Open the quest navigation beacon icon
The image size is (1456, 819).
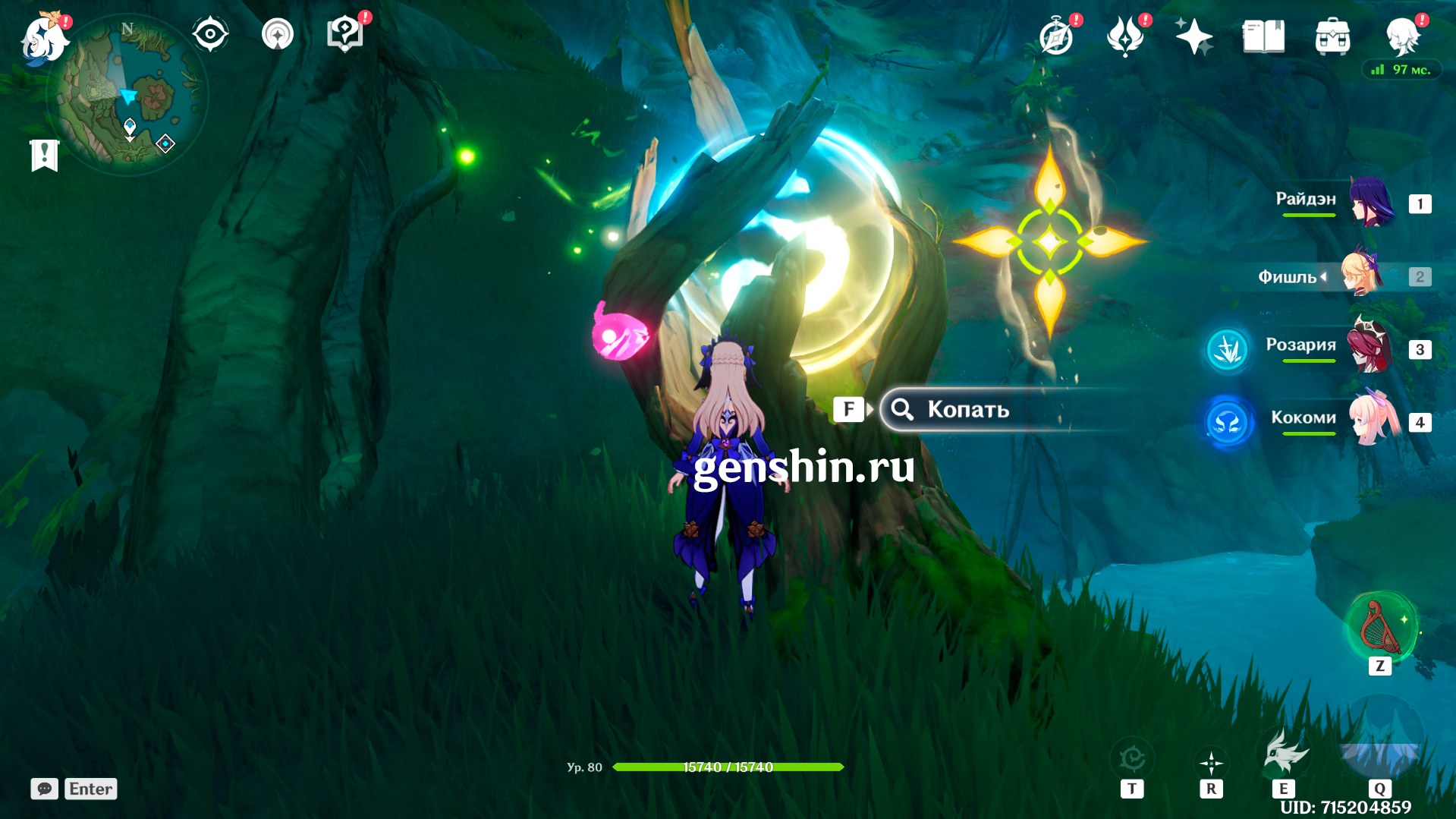(278, 35)
